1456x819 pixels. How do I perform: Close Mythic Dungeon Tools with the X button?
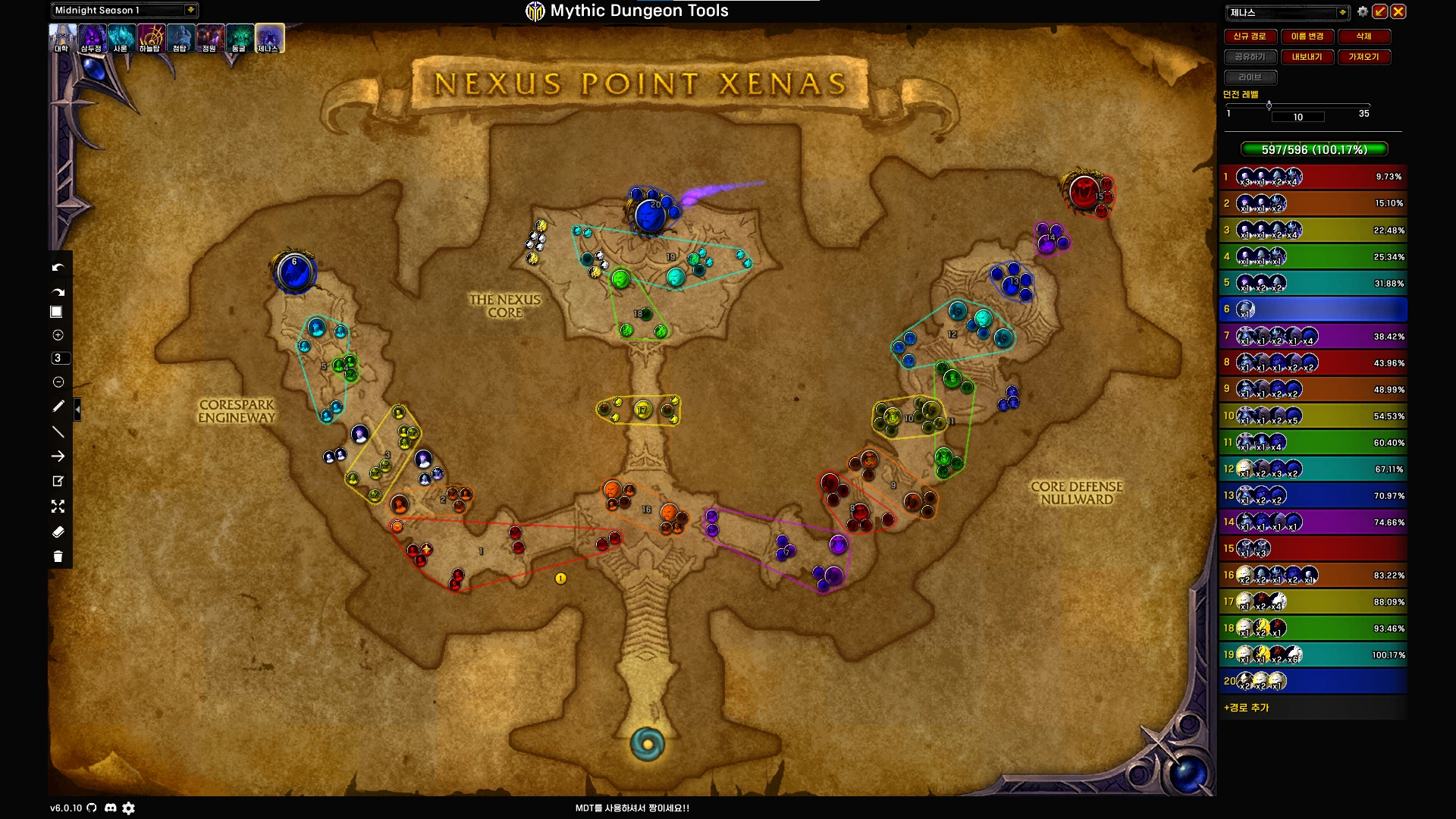[1398, 11]
